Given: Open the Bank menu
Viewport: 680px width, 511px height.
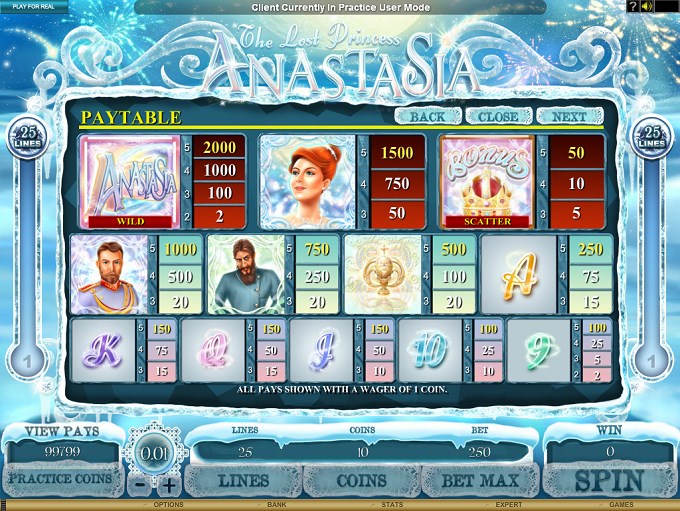Looking at the screenshot, I should pyautogui.click(x=279, y=505).
